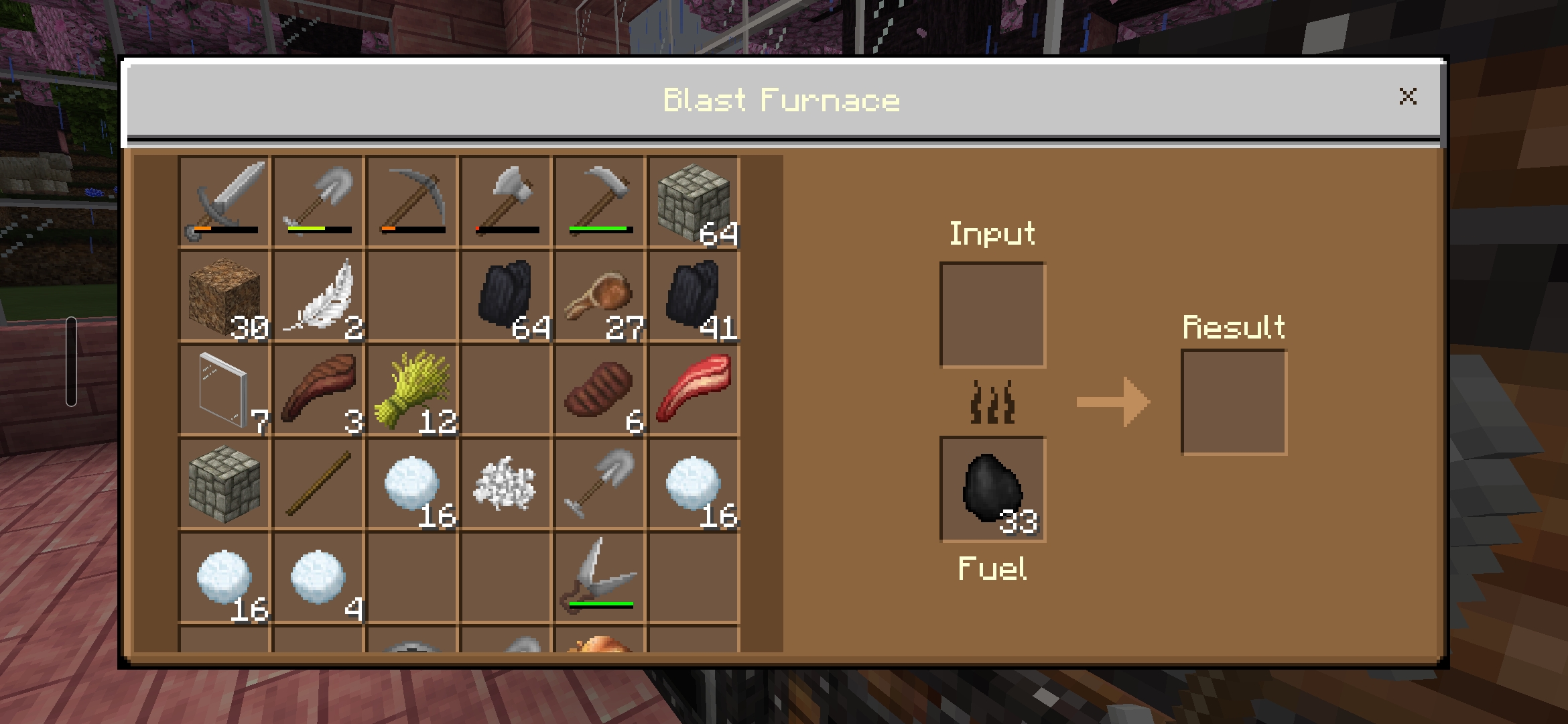Take the stack of 64 coal

506,295
